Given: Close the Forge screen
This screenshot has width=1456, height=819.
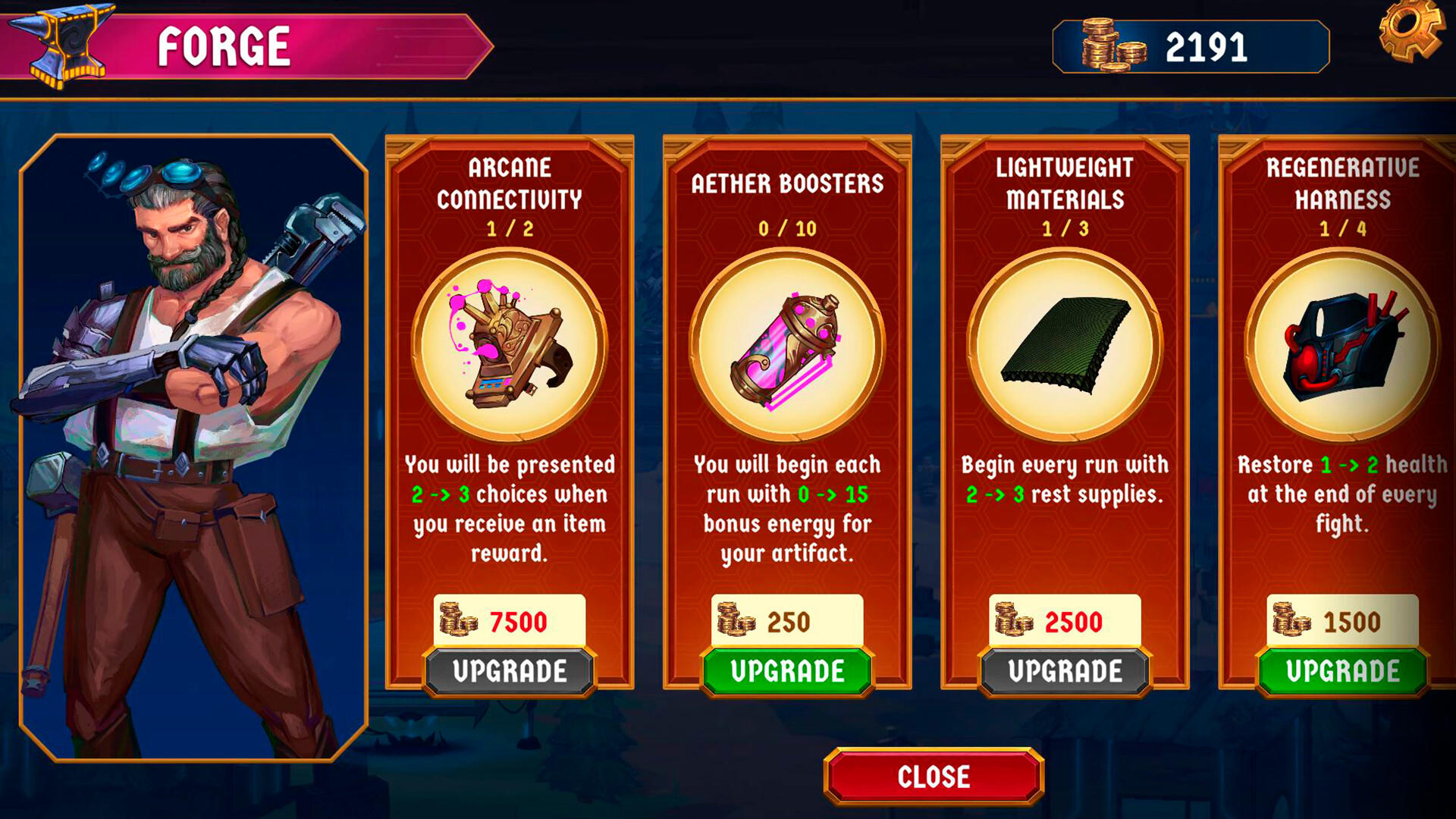Looking at the screenshot, I should [x=934, y=776].
